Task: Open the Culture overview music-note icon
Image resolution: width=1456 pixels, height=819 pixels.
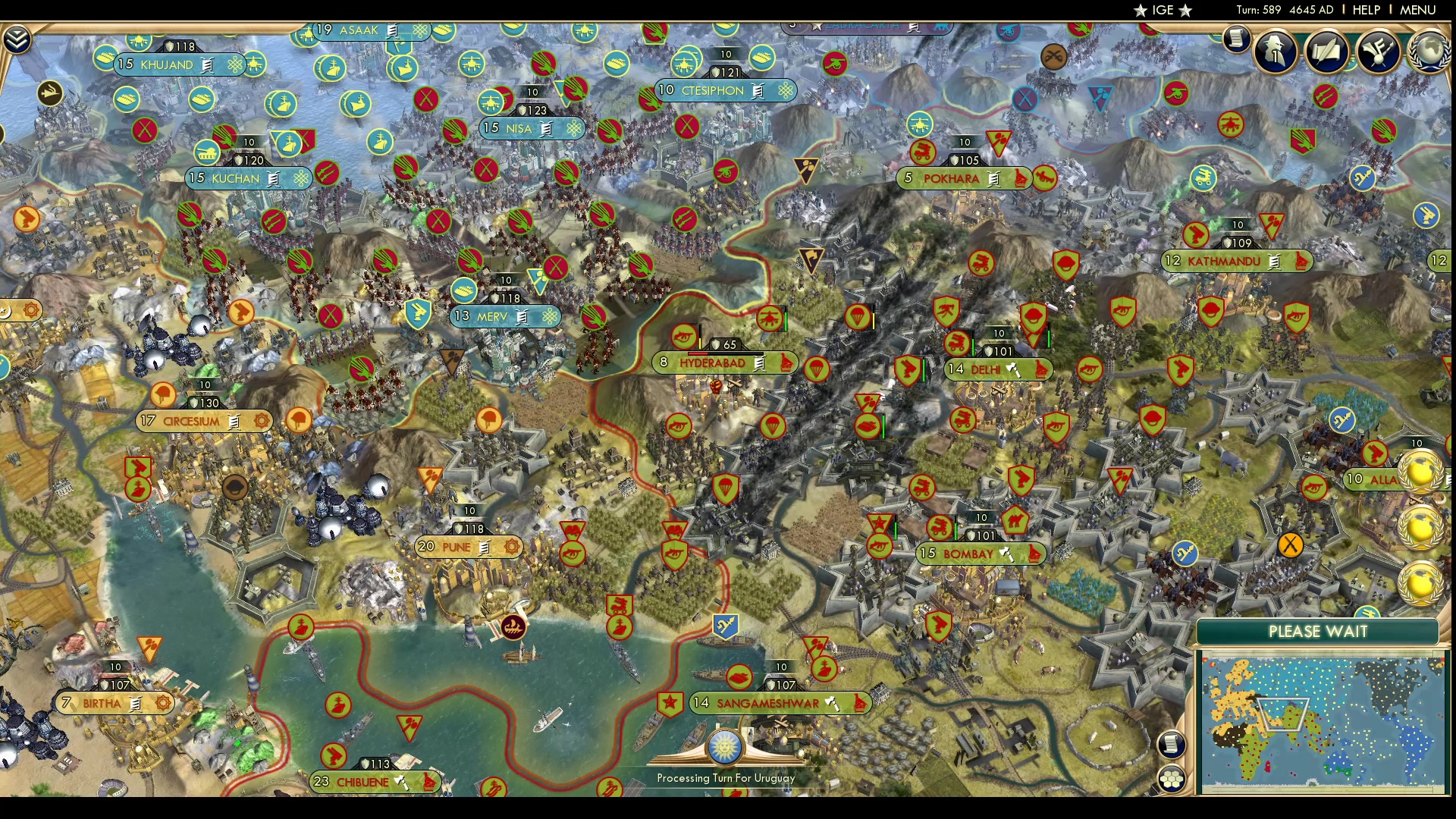Action: point(1379,52)
